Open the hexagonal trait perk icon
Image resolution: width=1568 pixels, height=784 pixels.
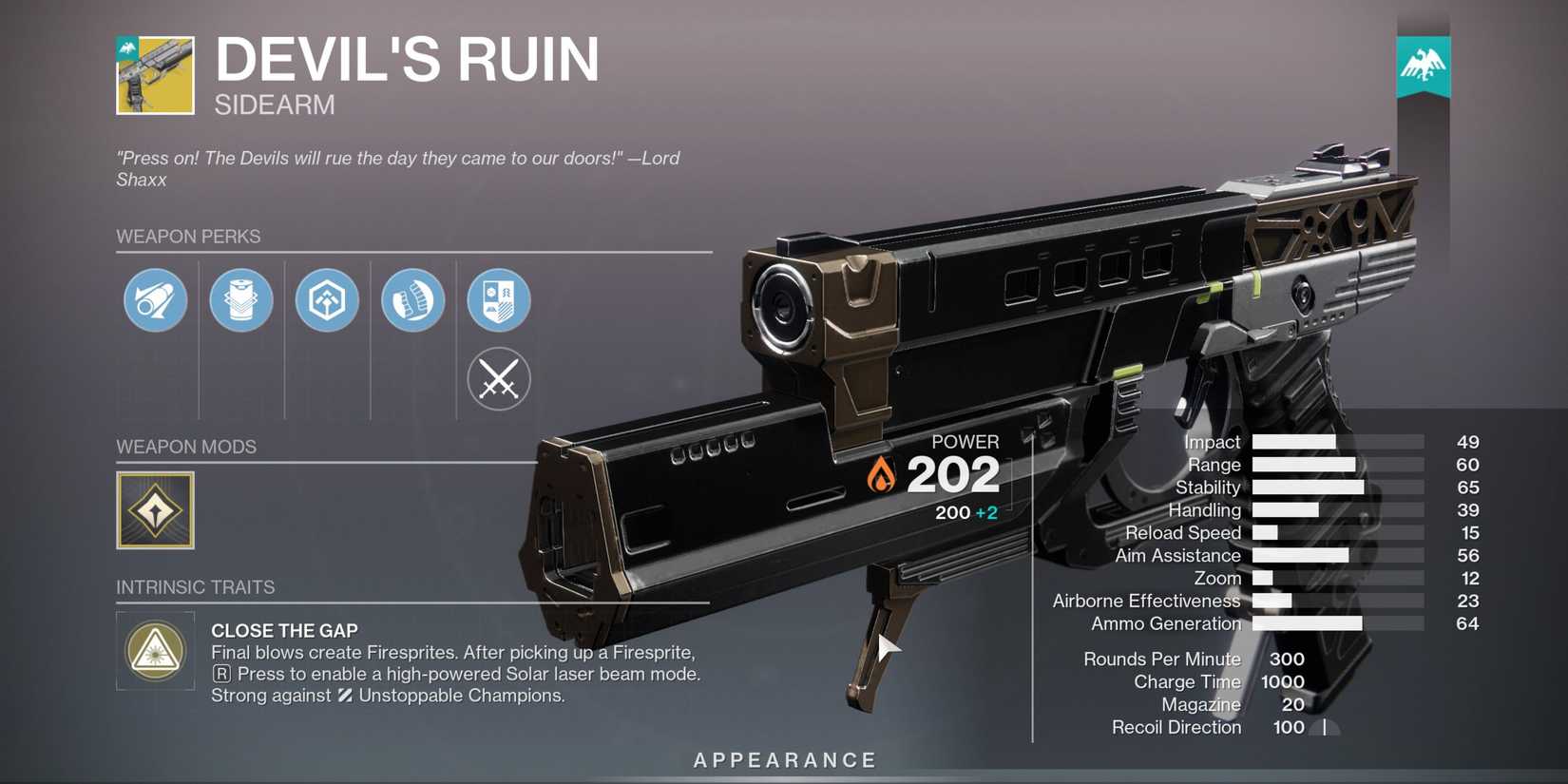coord(326,299)
